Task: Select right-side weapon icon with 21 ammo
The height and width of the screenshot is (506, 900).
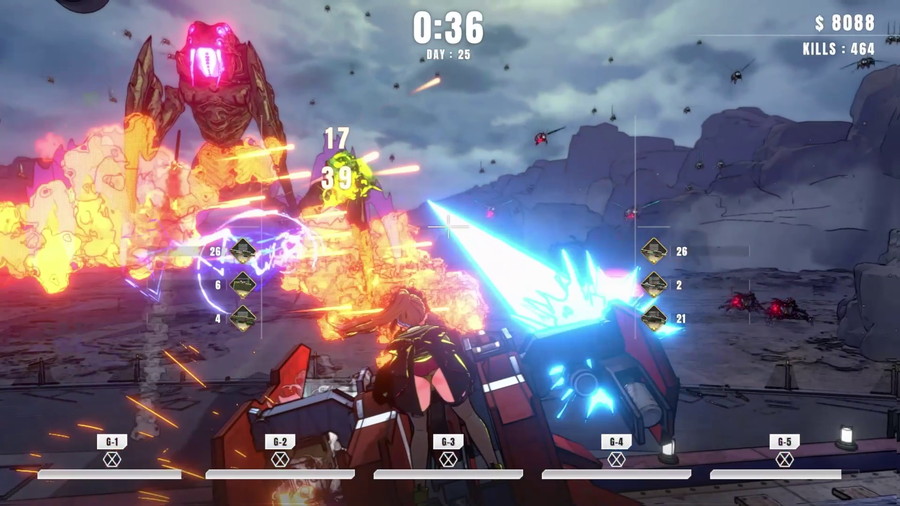Action: (654, 319)
